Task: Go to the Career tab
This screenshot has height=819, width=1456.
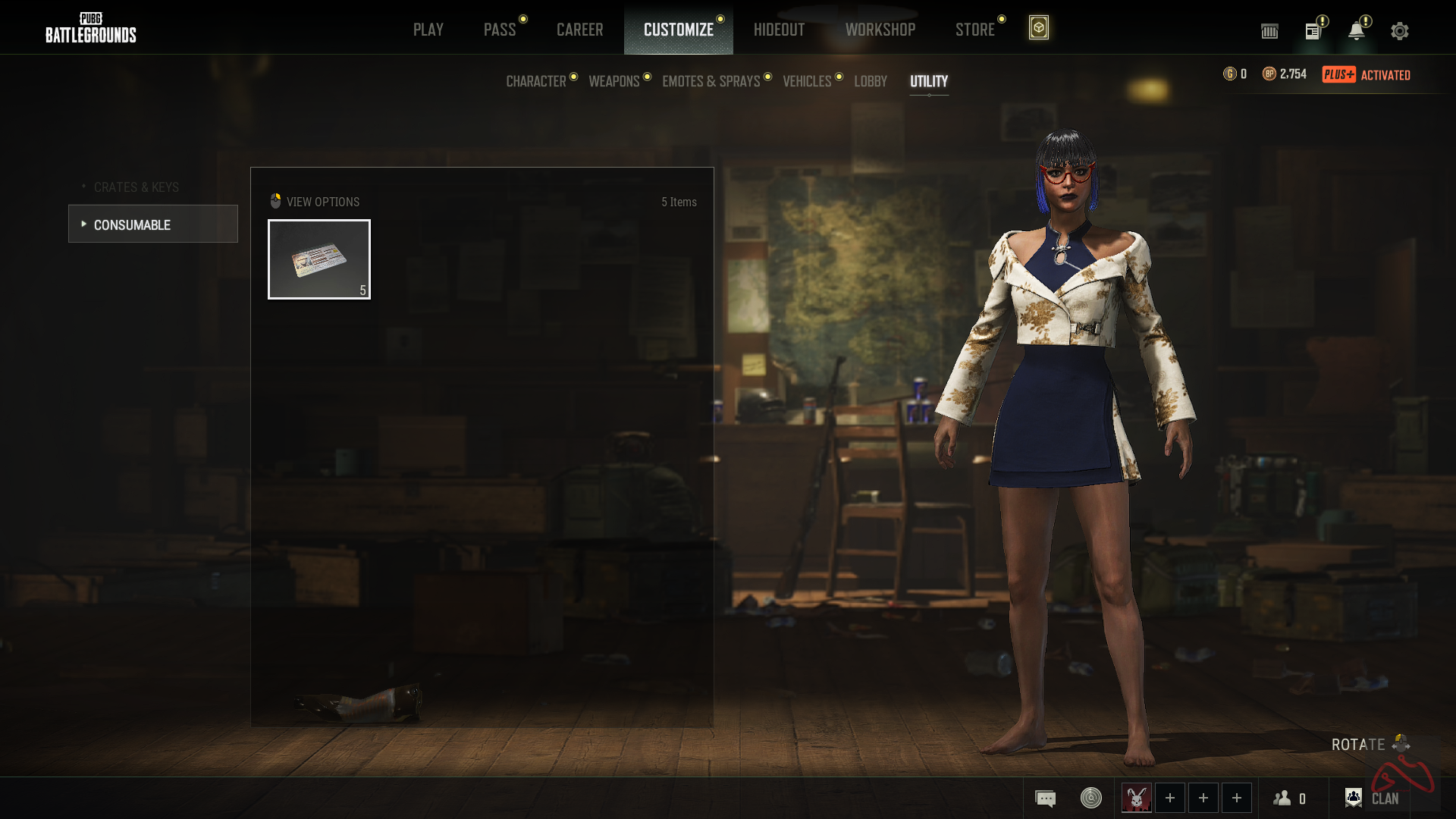Action: (579, 30)
